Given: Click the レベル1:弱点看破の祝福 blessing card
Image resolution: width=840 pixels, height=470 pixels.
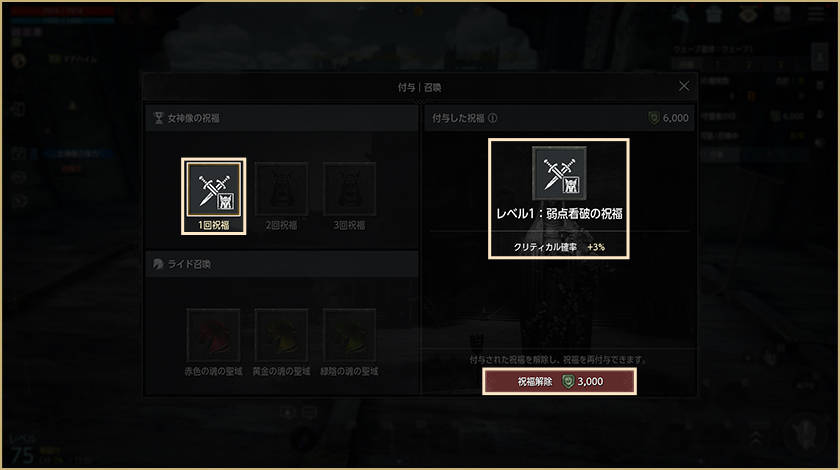Looking at the screenshot, I should click(x=559, y=199).
